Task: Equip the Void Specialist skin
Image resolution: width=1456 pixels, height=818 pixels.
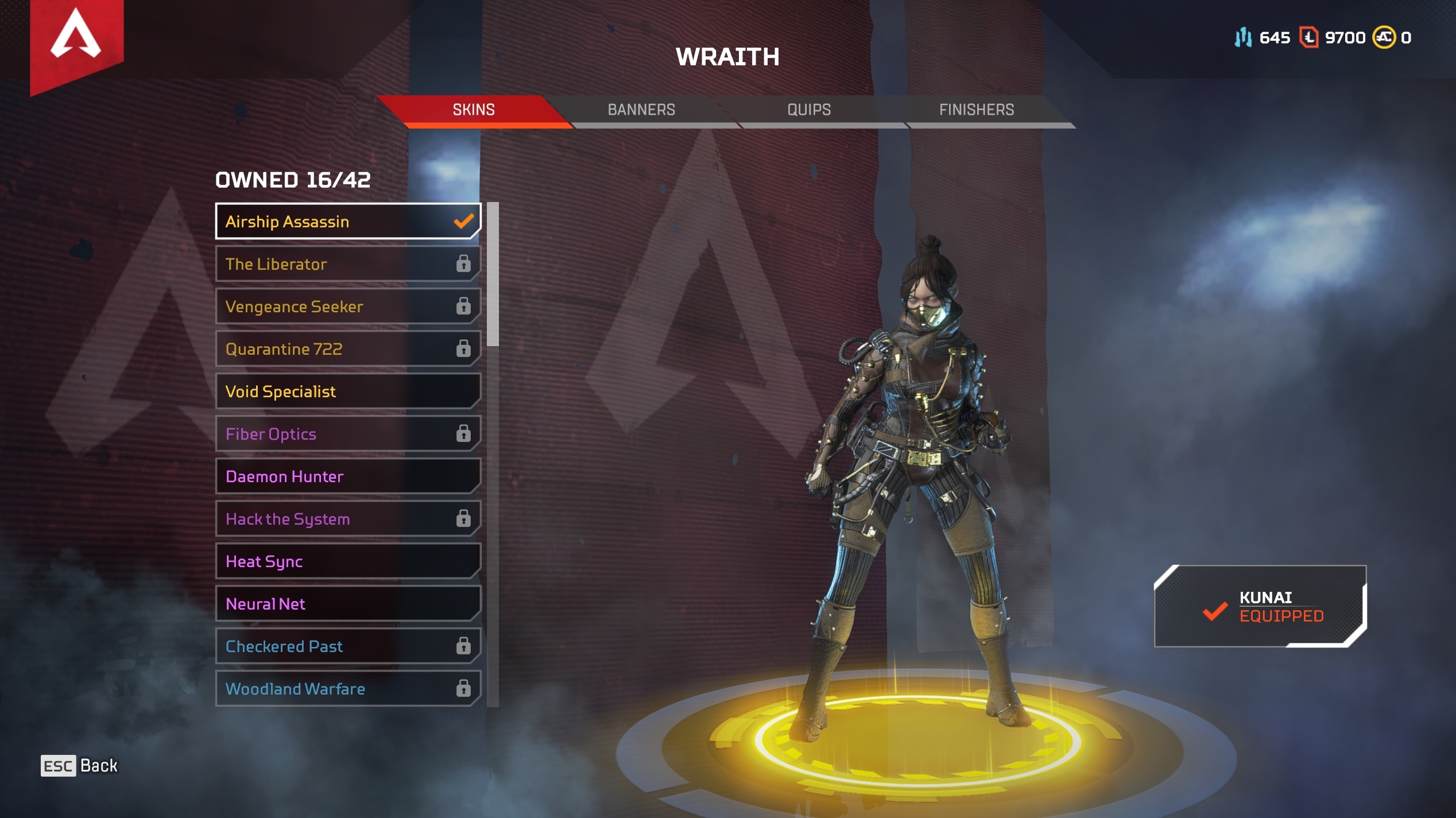Action: 347,391
